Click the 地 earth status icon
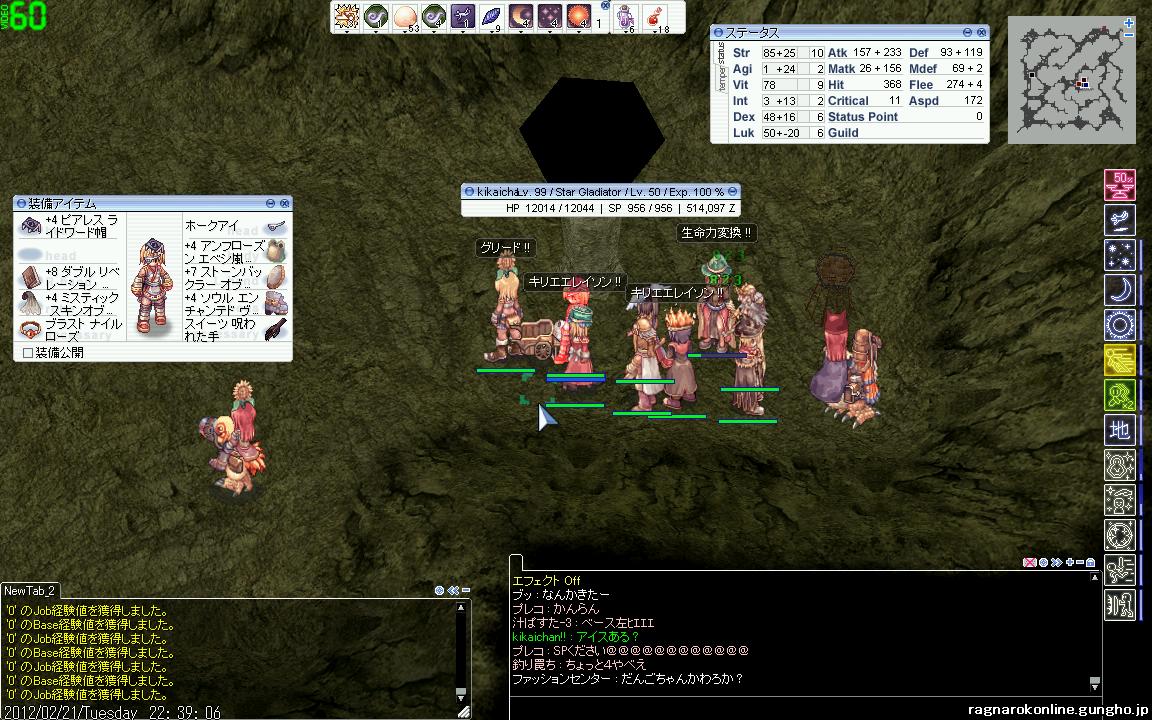 [1120, 431]
